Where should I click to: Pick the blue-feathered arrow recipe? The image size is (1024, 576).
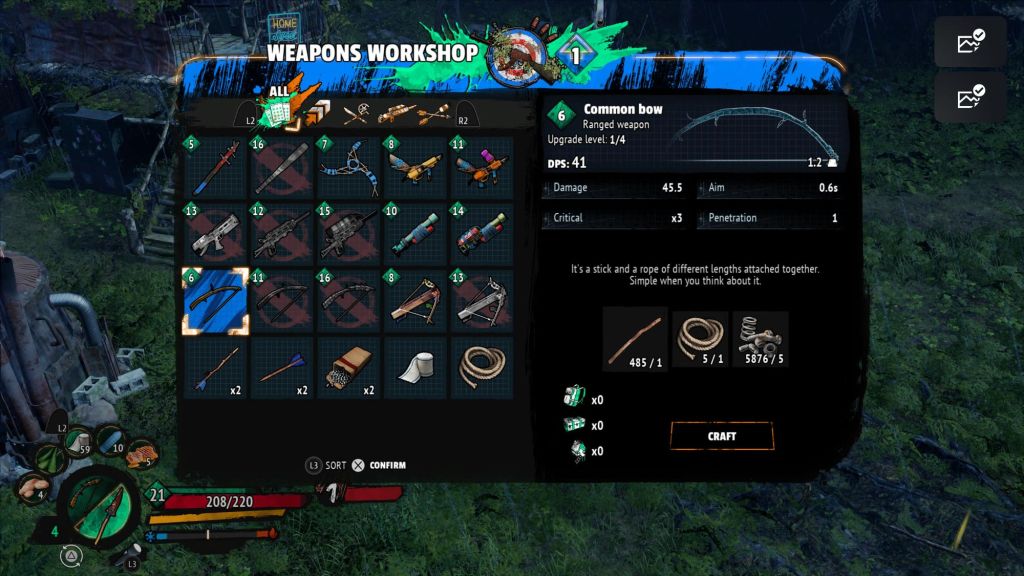(x=282, y=368)
